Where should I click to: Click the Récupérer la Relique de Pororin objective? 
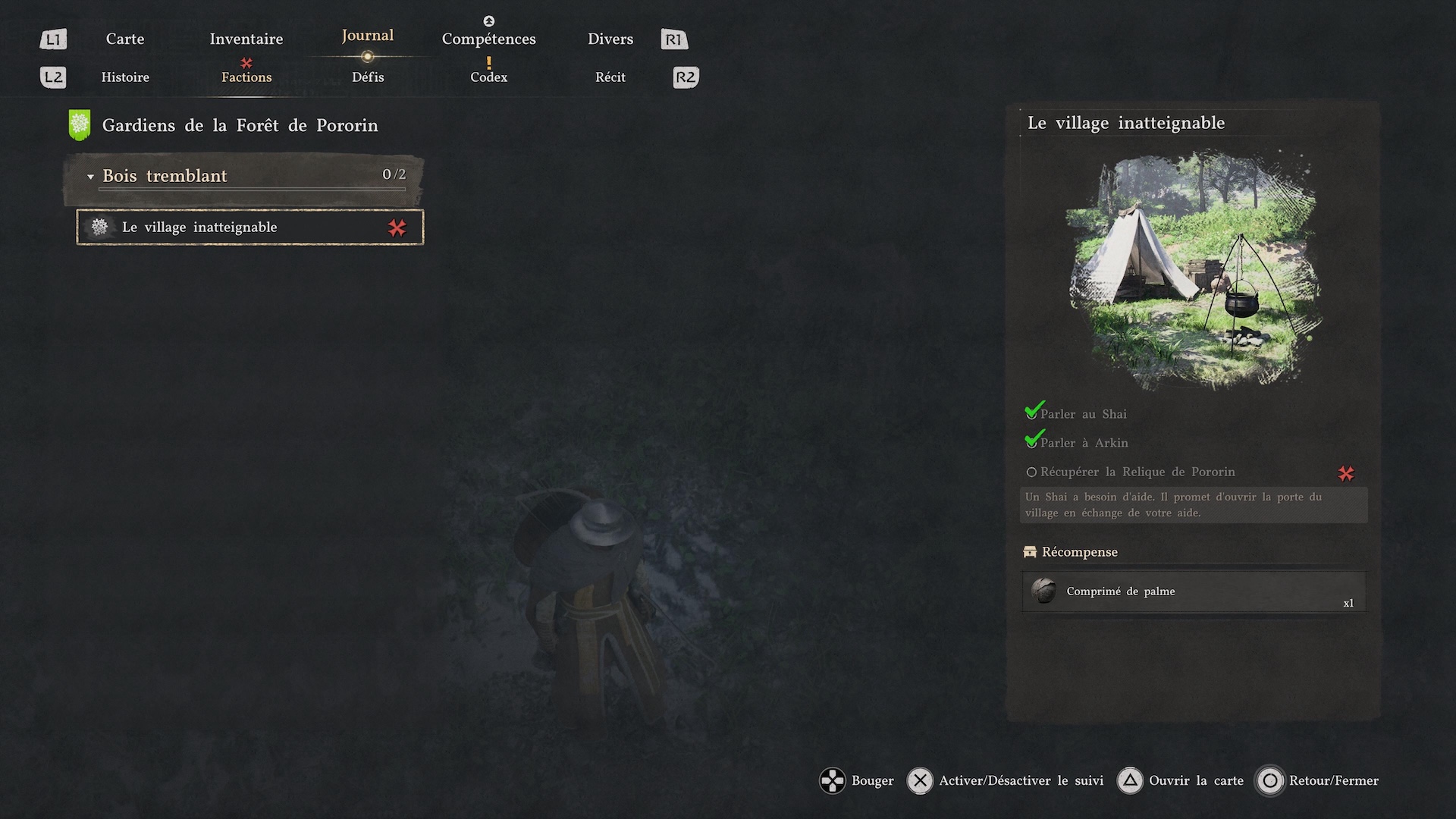(1137, 472)
